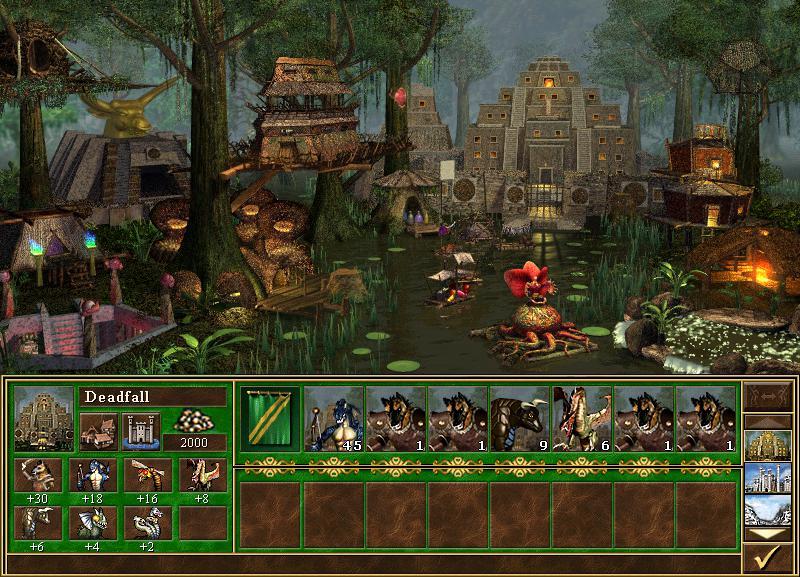Switch to the white castle town thumbnail
800x577 pixels.
pos(768,478)
